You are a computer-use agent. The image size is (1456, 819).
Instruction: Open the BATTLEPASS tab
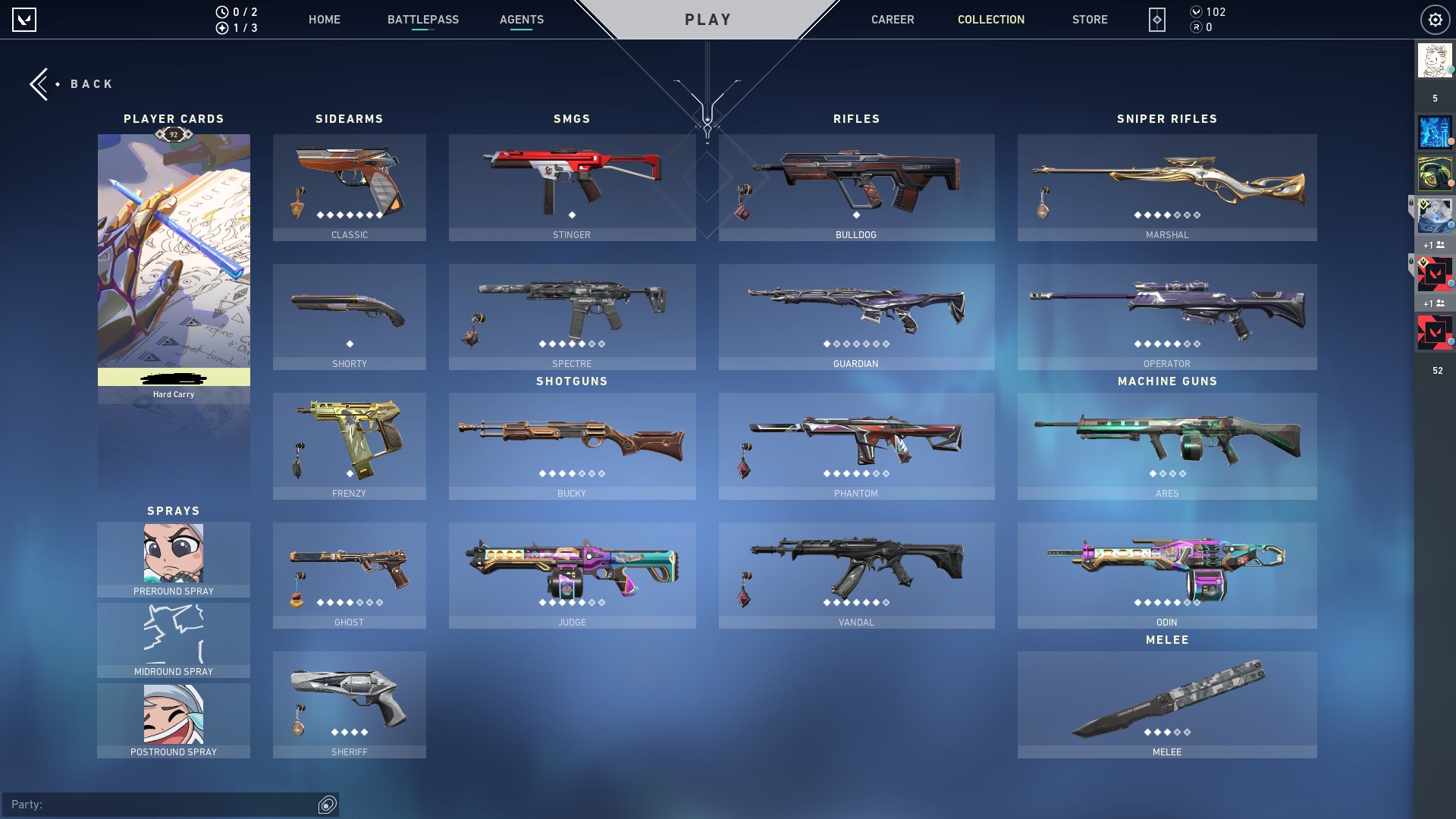coord(423,20)
